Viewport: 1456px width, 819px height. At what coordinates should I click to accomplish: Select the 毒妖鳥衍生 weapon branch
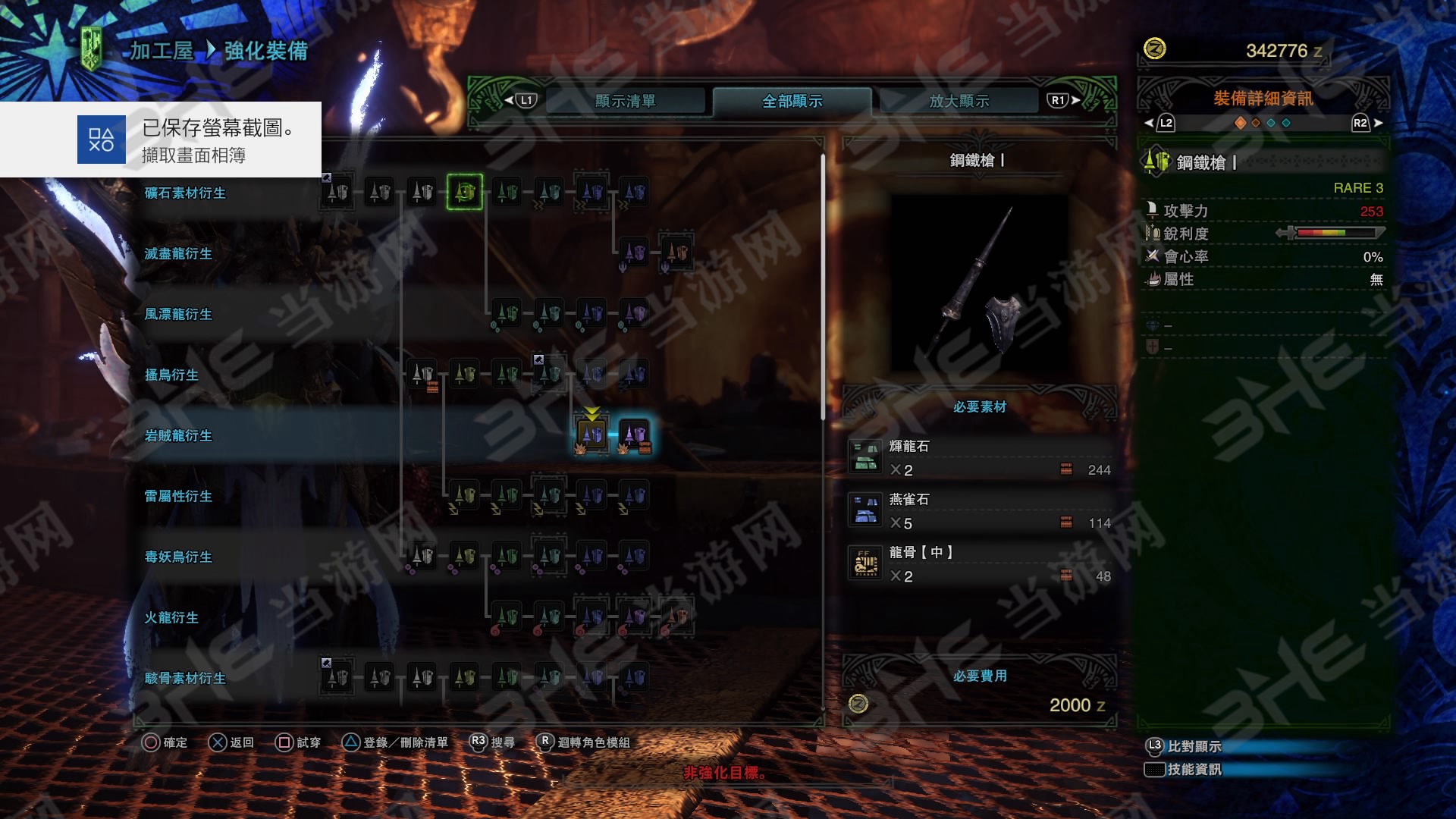(x=178, y=557)
